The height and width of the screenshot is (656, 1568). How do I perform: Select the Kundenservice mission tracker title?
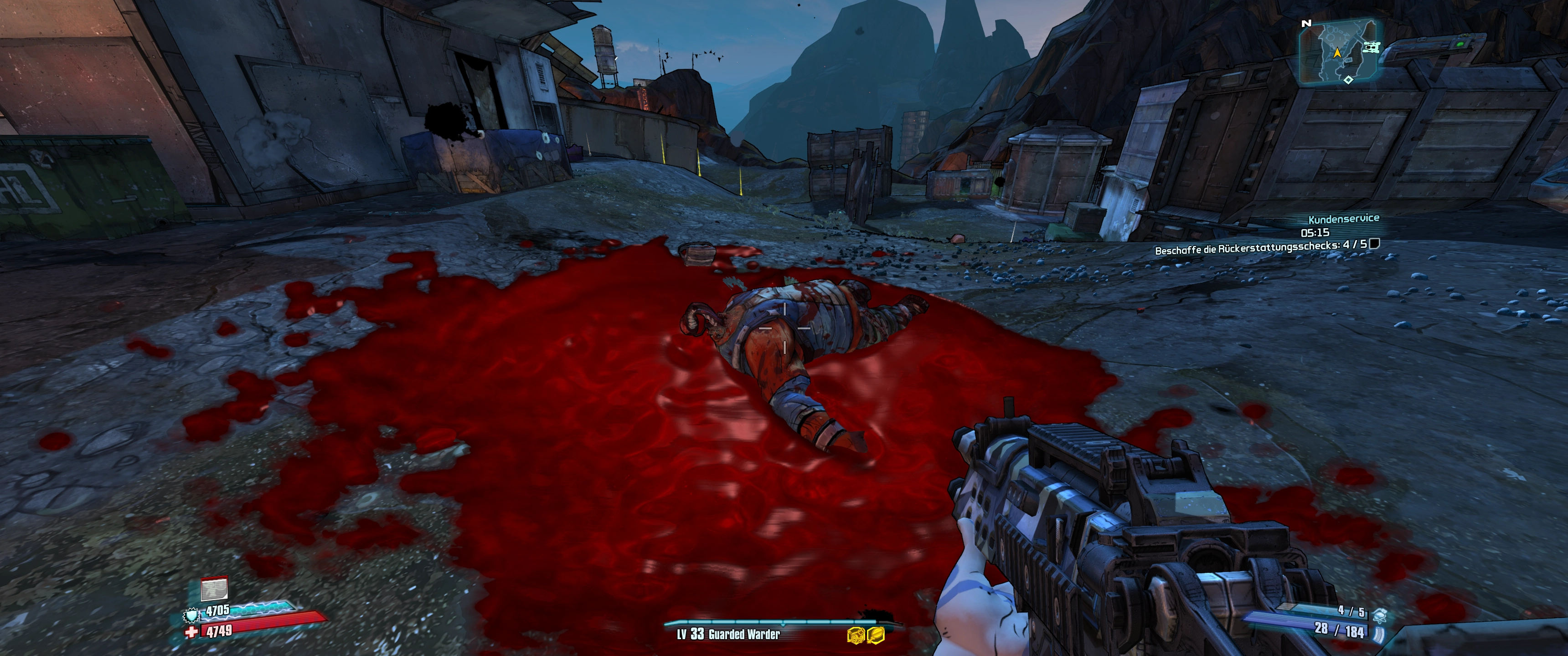click(1343, 219)
